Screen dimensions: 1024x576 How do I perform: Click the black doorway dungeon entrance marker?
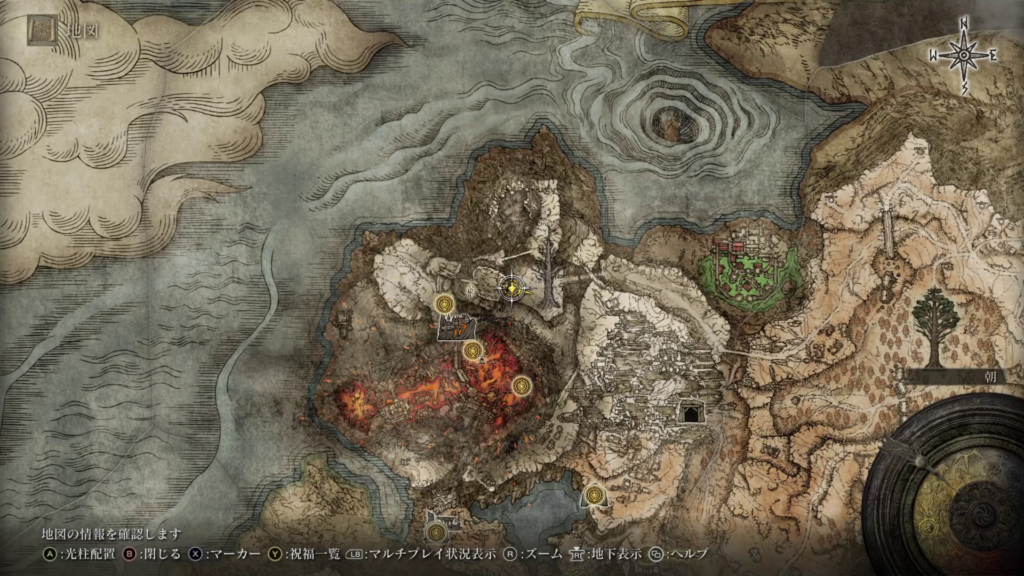(x=690, y=412)
